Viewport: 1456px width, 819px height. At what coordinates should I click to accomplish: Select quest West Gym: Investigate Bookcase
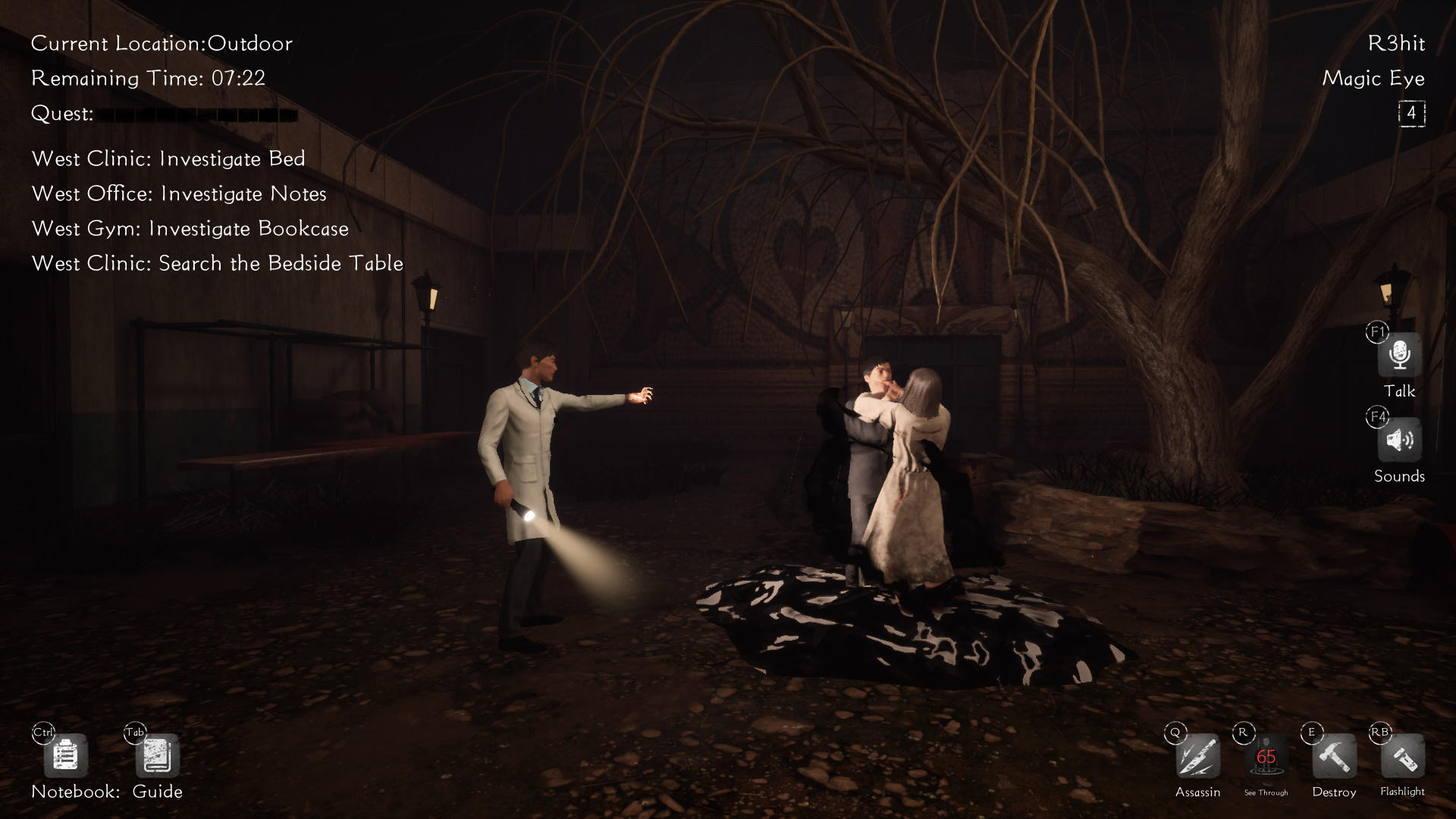pos(190,228)
